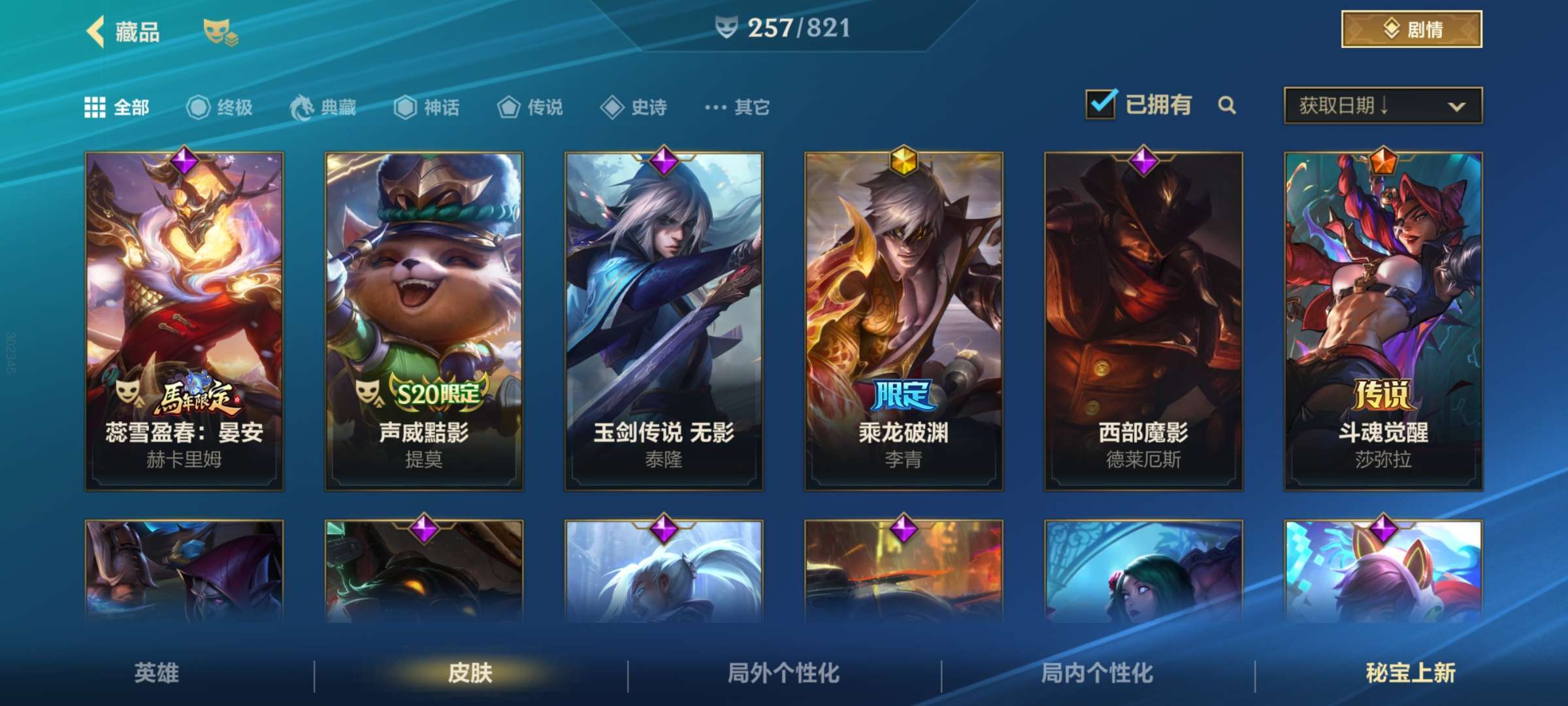Open the Ultimate rarity filter icon 终极

(x=199, y=107)
